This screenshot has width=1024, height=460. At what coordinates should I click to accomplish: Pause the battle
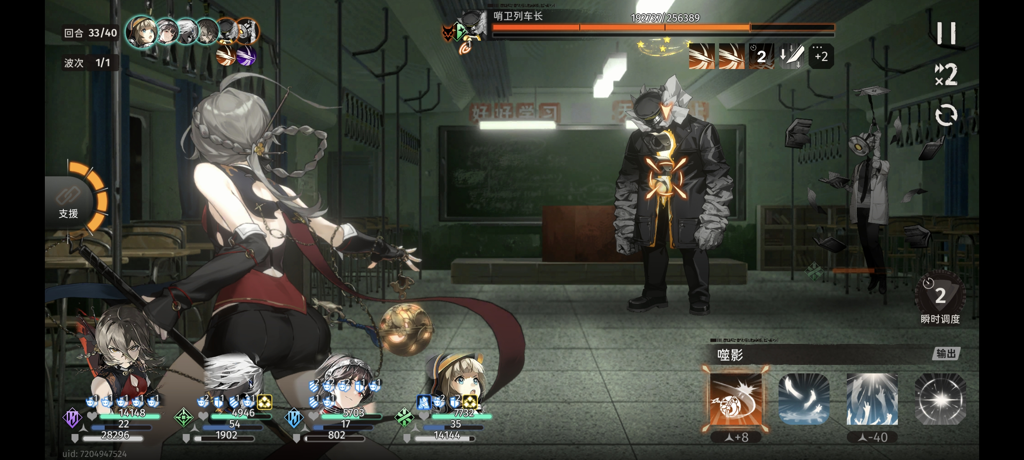tap(945, 33)
